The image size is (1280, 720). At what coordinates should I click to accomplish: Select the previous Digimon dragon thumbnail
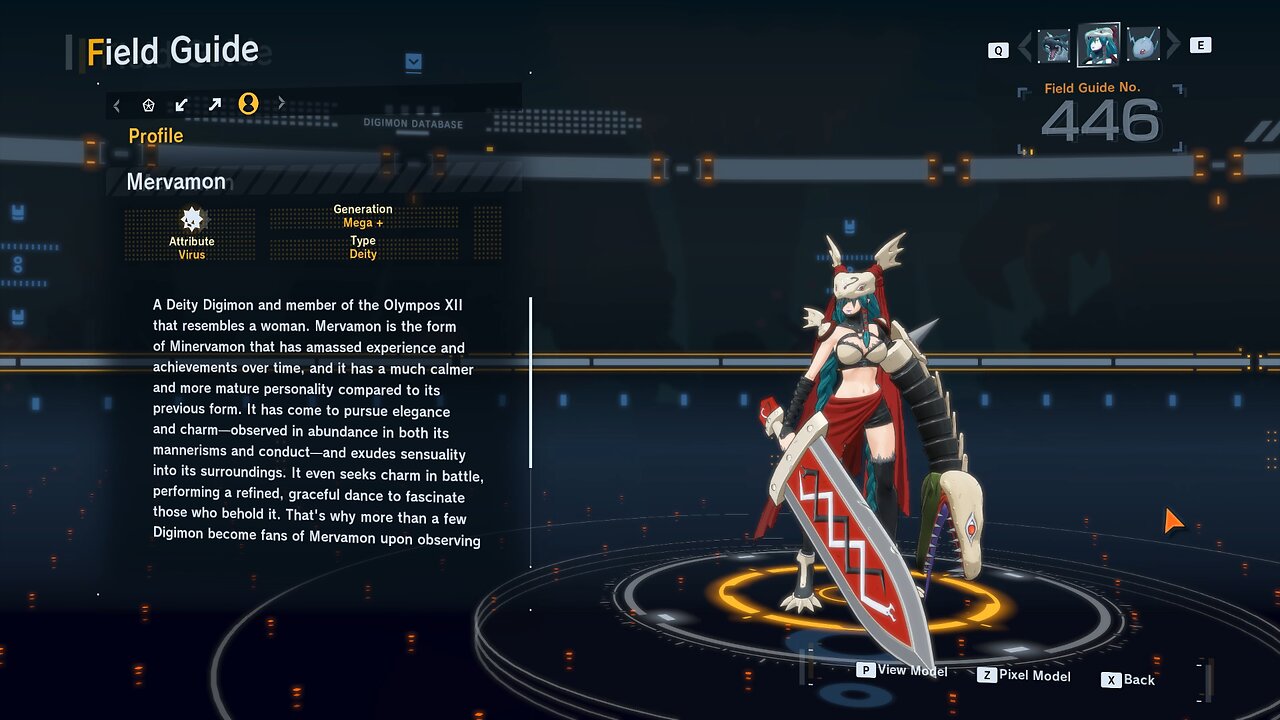pos(1054,46)
